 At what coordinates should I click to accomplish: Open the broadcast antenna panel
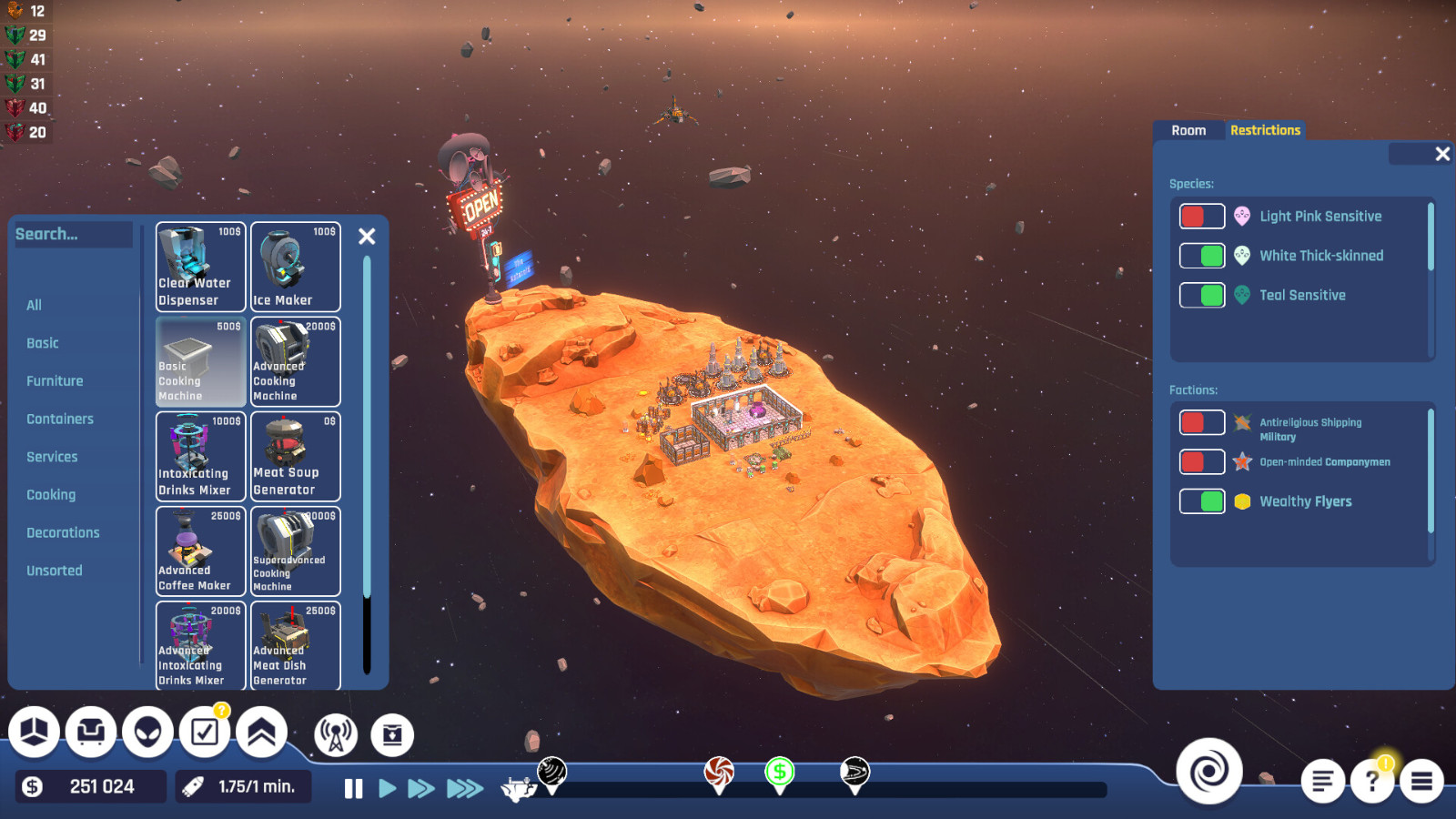coord(337,732)
